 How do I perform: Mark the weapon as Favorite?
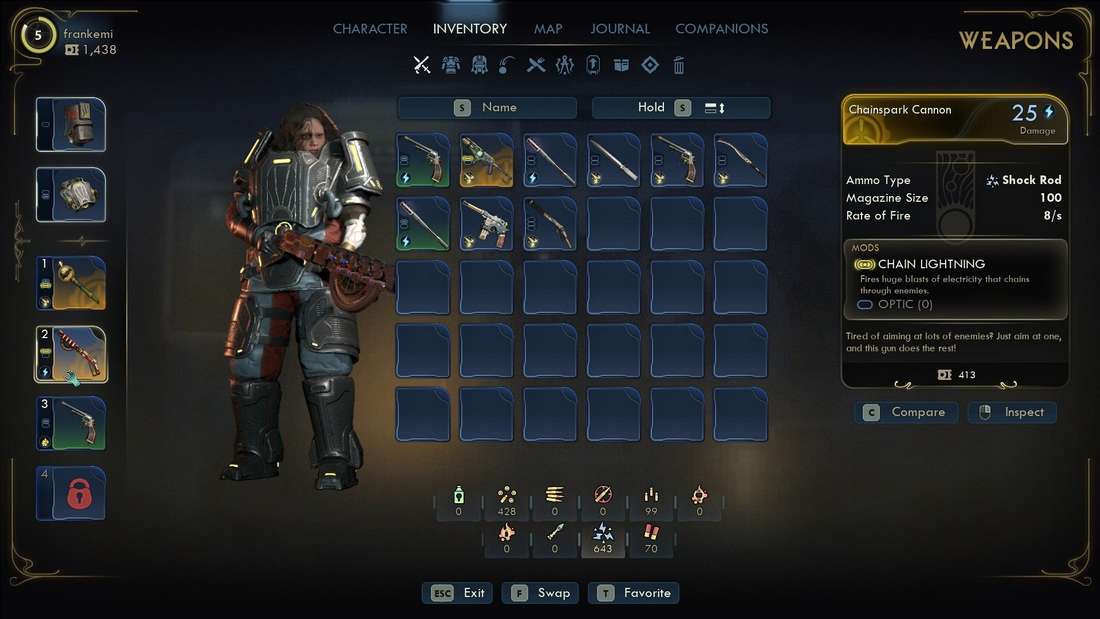tap(634, 593)
